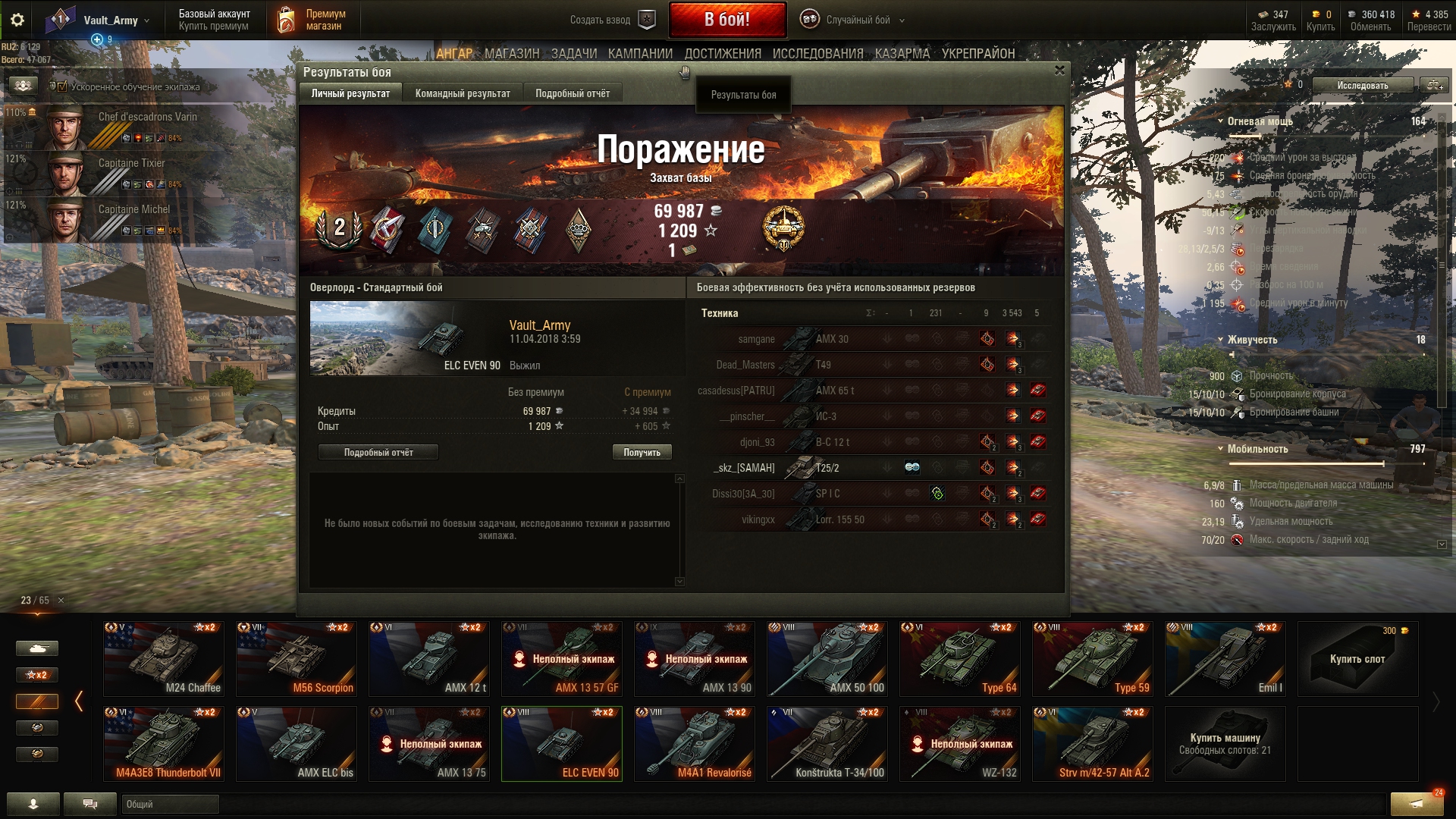Go to the ИССЛЕДОВАНИЯ section
1456x819 pixels.
817,53
